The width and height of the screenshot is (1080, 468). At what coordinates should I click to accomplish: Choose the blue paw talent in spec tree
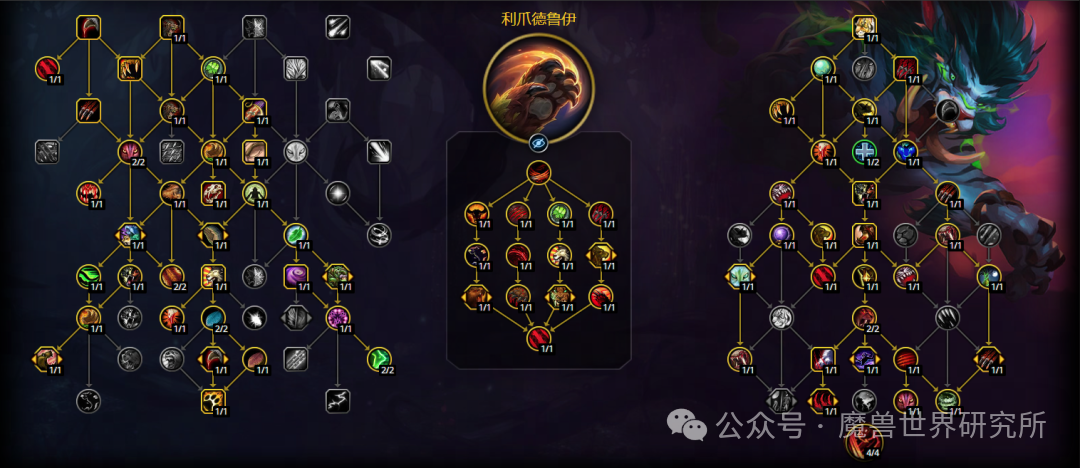point(906,151)
